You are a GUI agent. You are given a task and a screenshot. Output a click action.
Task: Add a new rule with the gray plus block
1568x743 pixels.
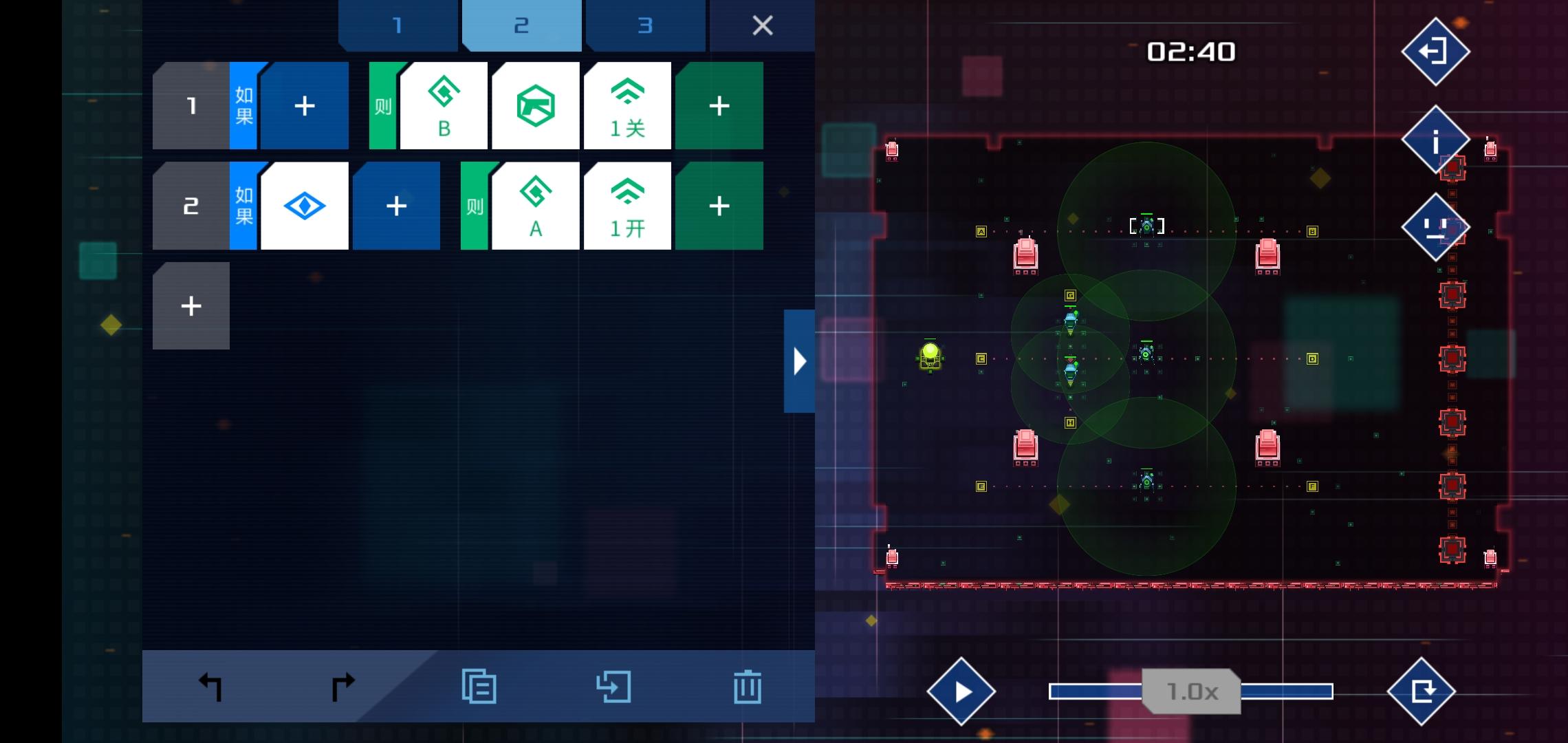190,305
